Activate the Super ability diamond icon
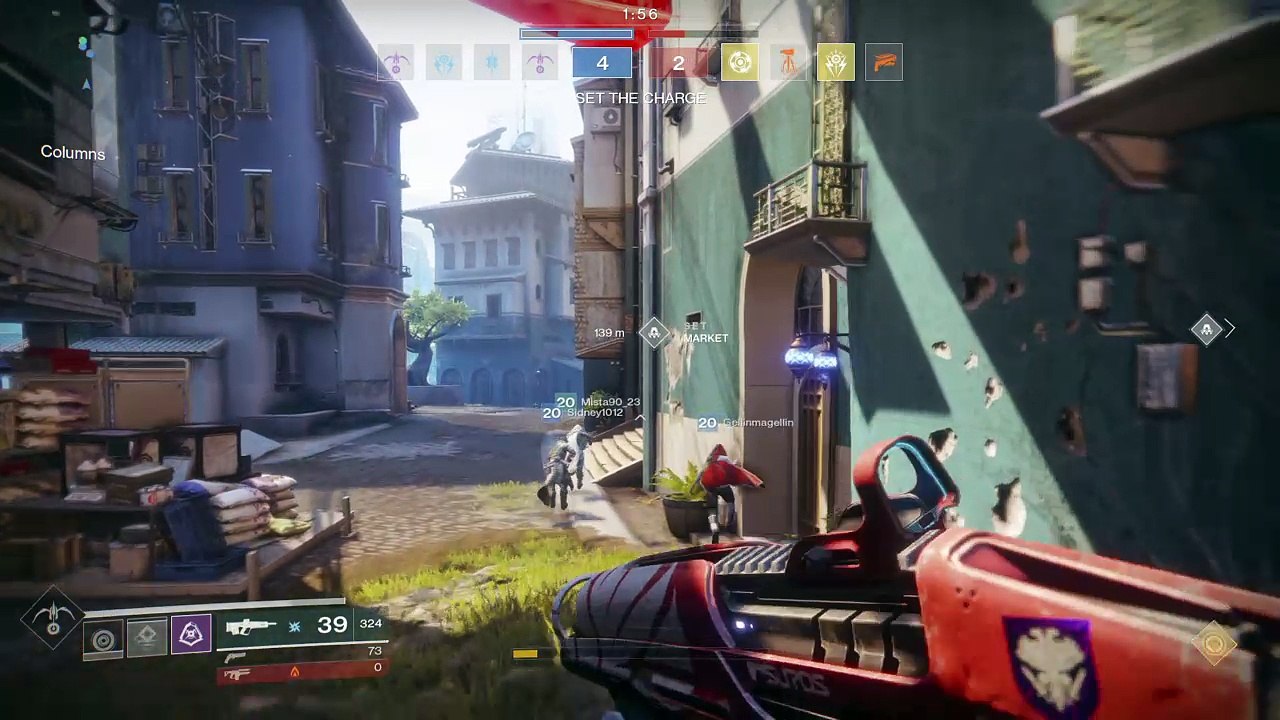1280x720 pixels. pos(52,619)
